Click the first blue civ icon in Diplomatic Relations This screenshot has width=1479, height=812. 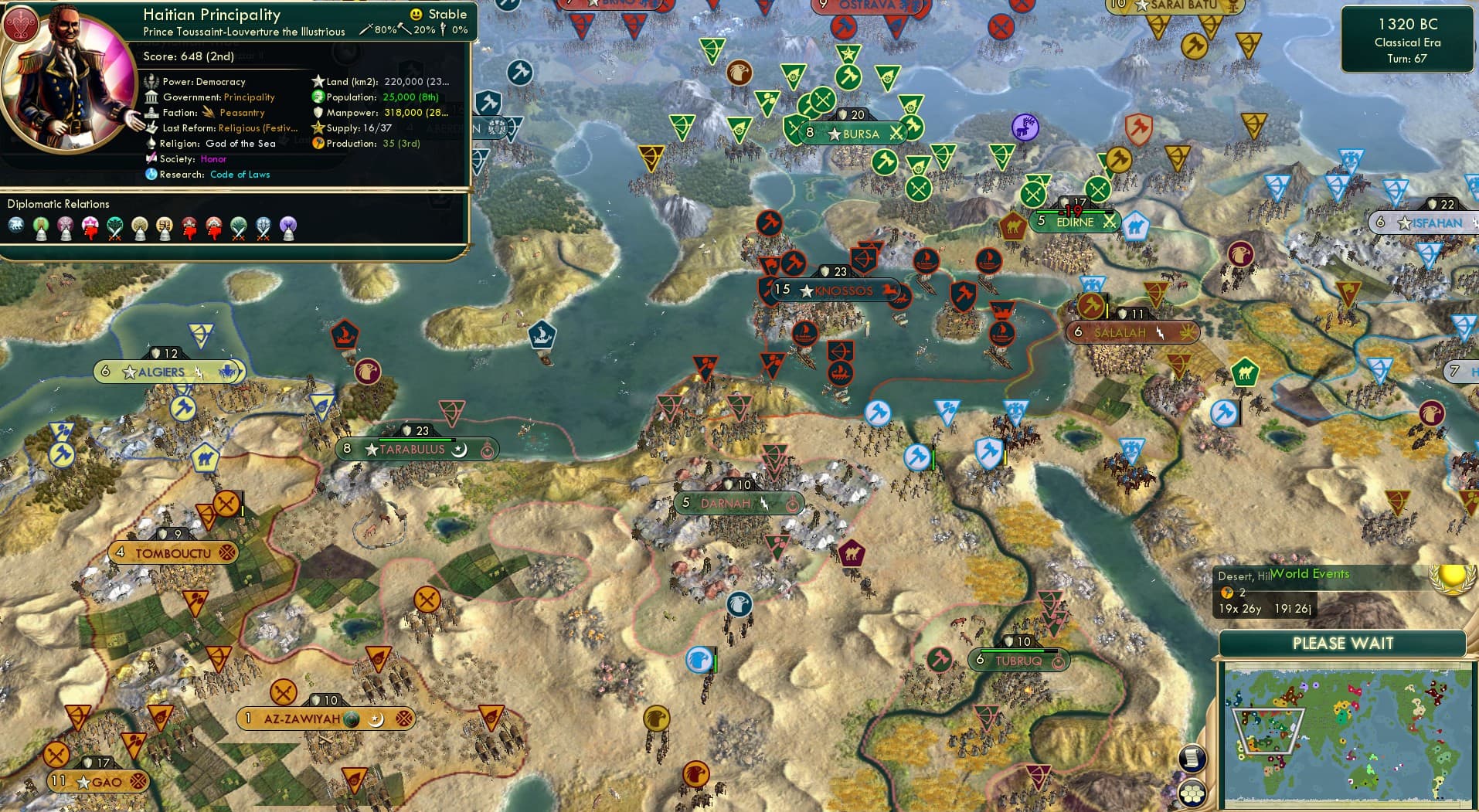tap(15, 224)
